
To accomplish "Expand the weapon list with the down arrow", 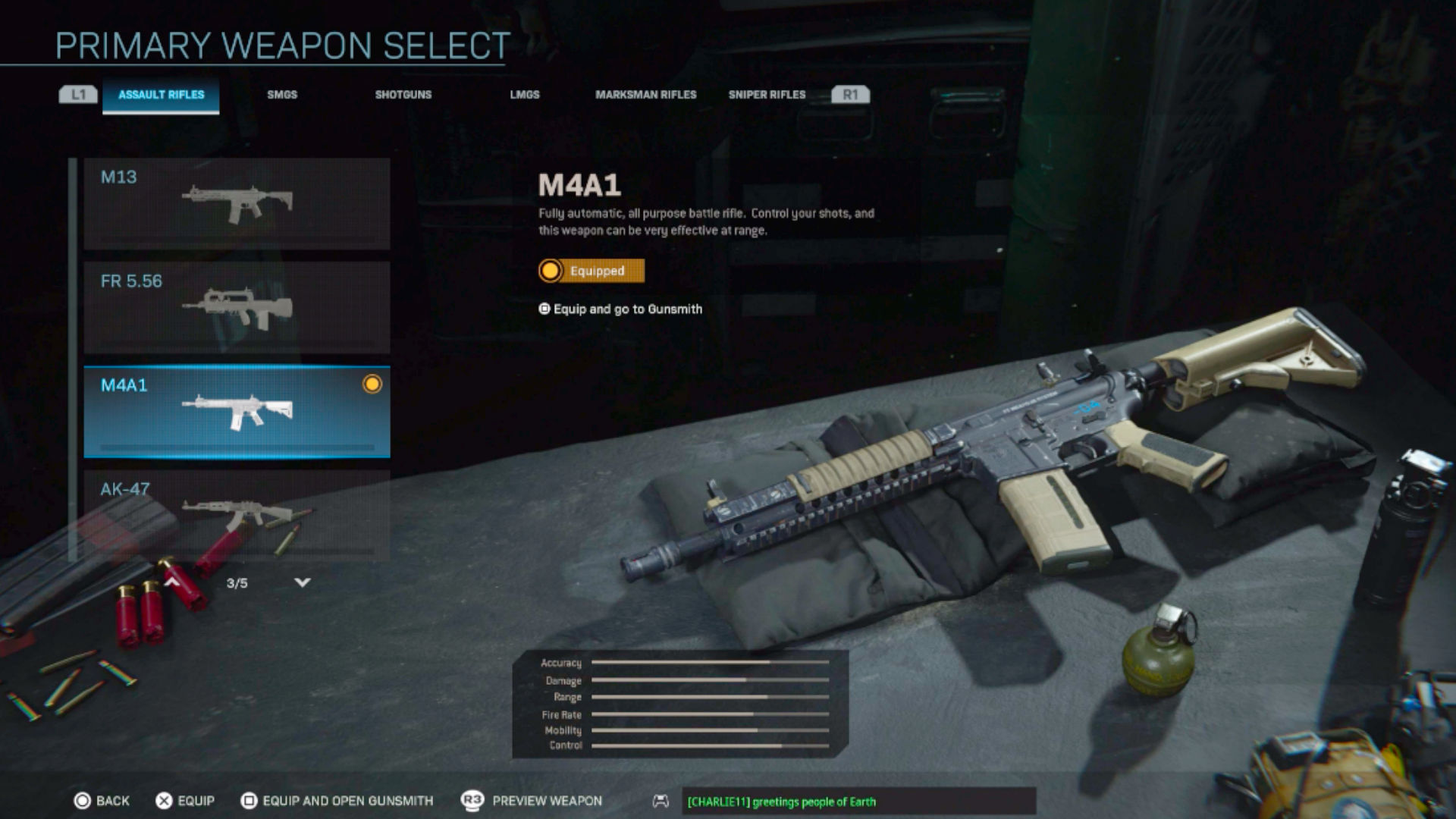I will [x=302, y=582].
